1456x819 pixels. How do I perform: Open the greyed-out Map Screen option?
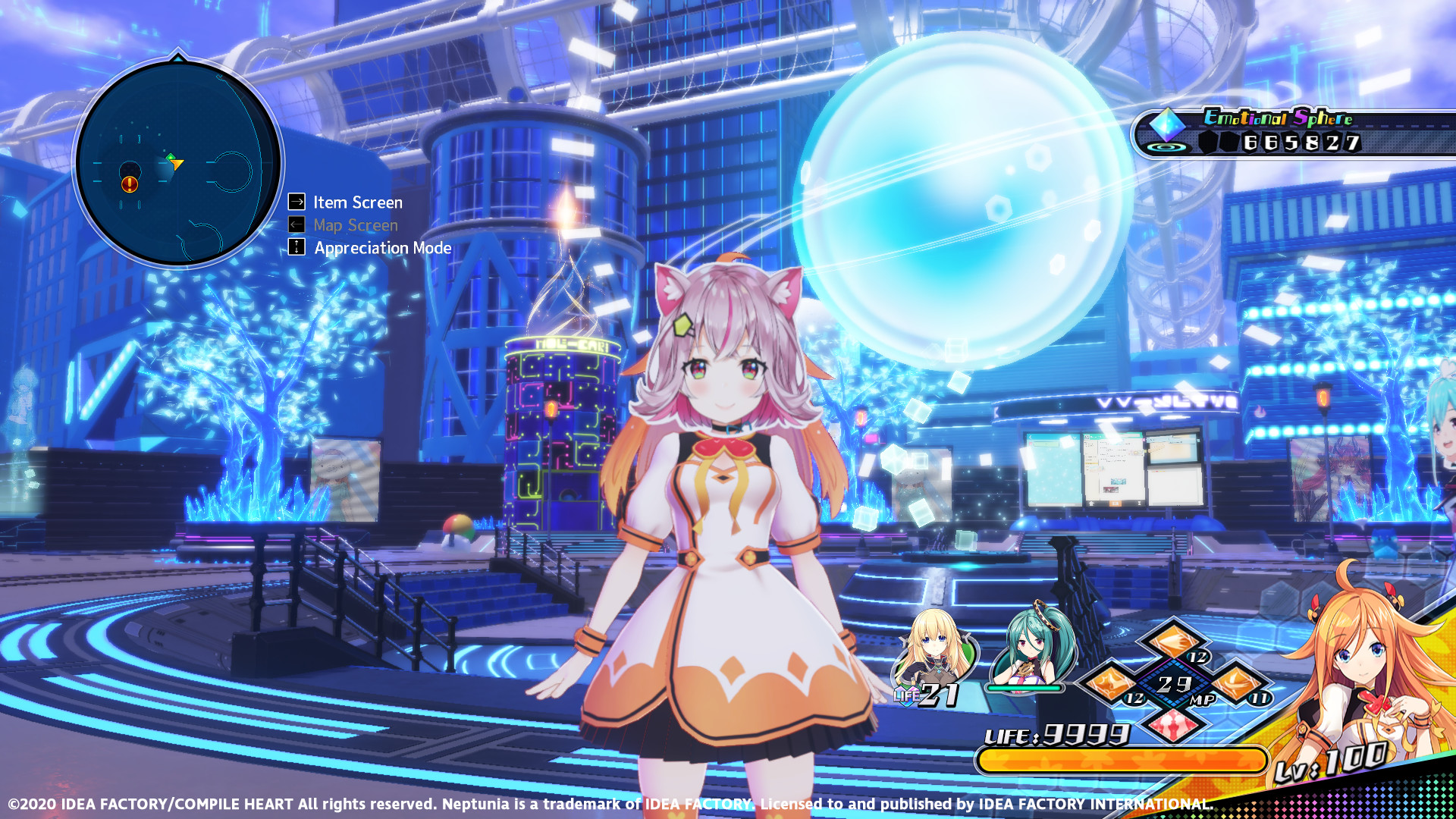pyautogui.click(x=355, y=225)
